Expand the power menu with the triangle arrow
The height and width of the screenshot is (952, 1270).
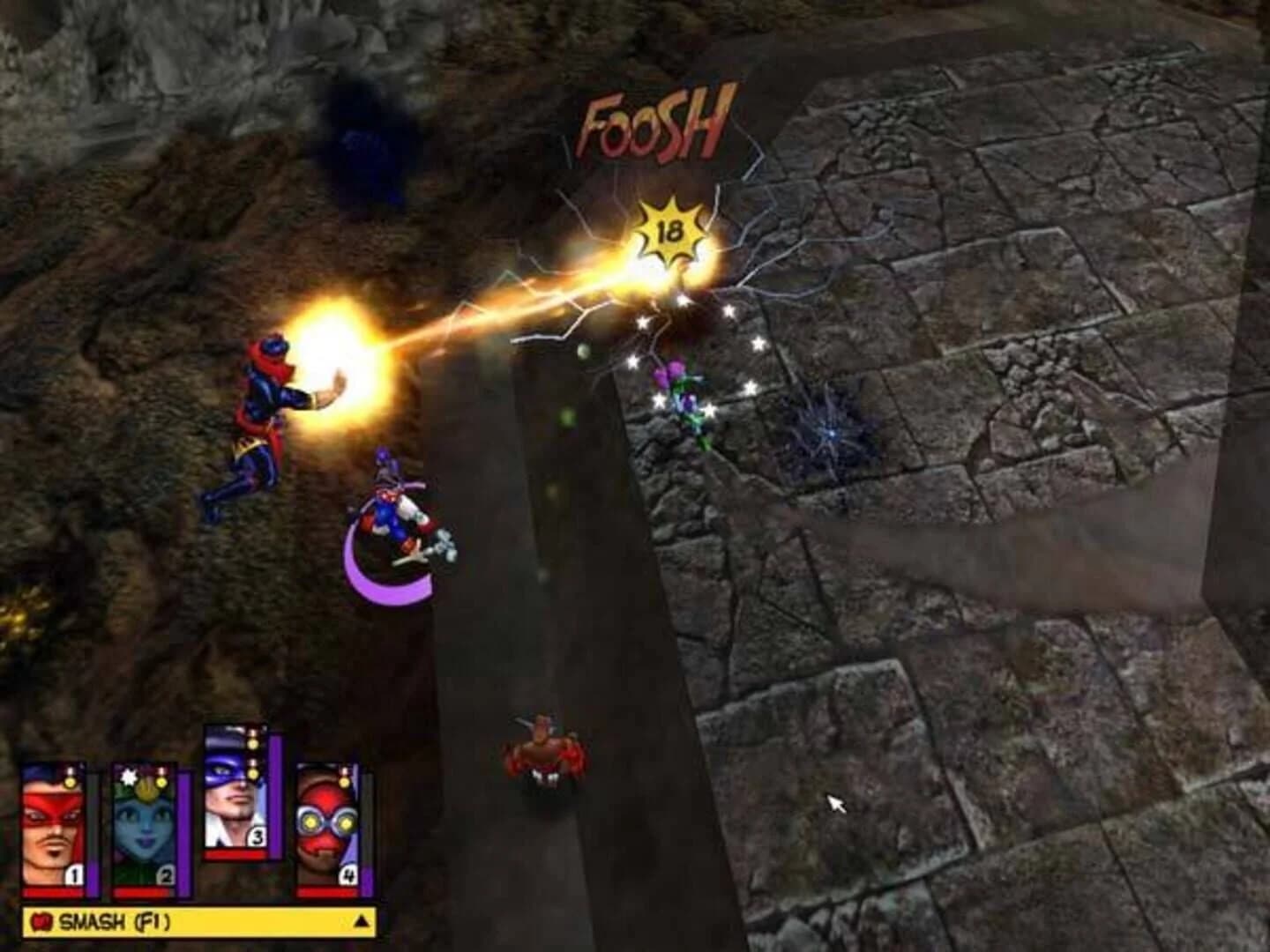pyautogui.click(x=361, y=920)
